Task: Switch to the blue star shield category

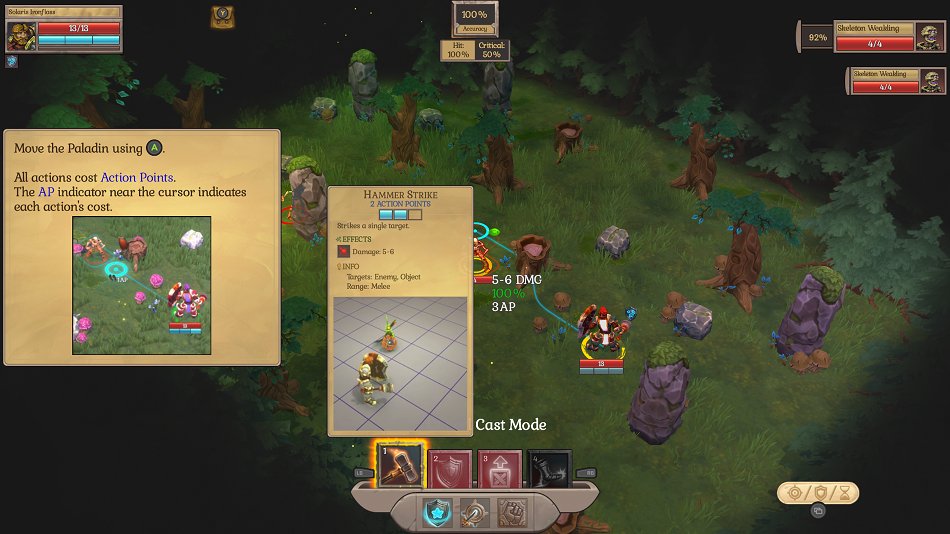Action: pyautogui.click(x=437, y=513)
